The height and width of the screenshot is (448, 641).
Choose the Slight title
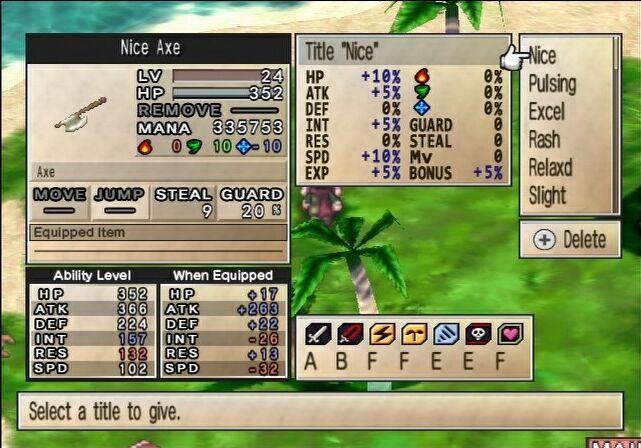(547, 196)
